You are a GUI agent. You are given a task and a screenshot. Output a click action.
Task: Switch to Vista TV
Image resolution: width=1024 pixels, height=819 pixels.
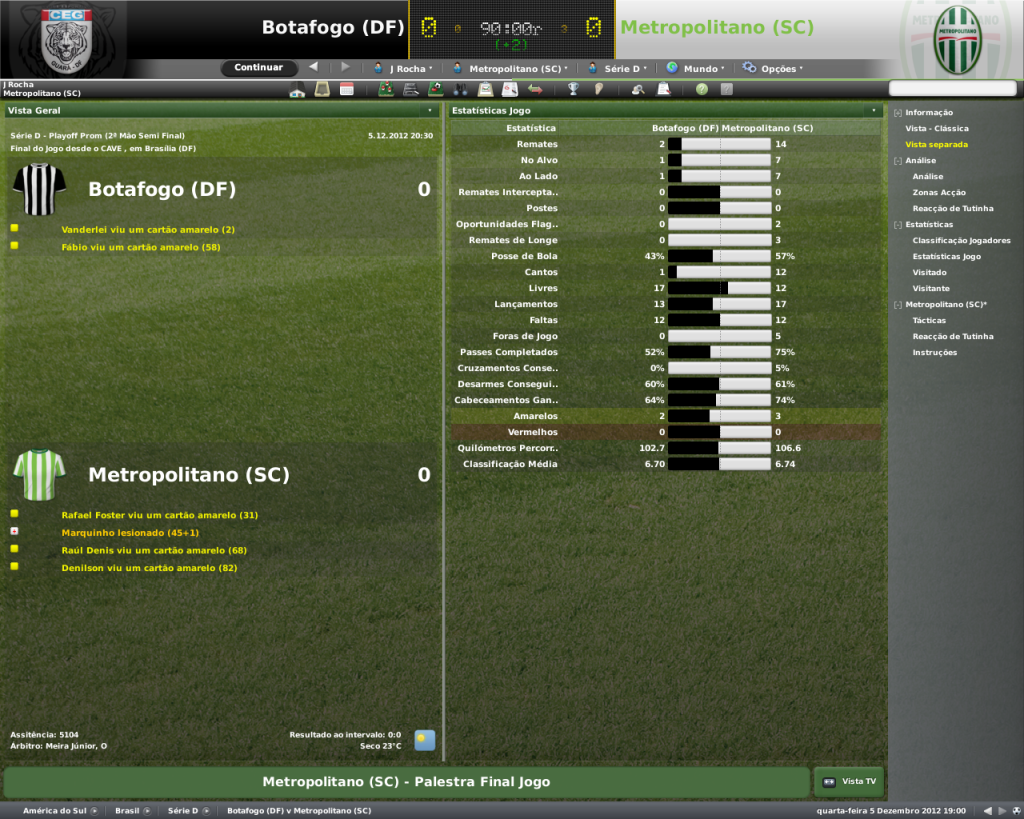[x=849, y=782]
